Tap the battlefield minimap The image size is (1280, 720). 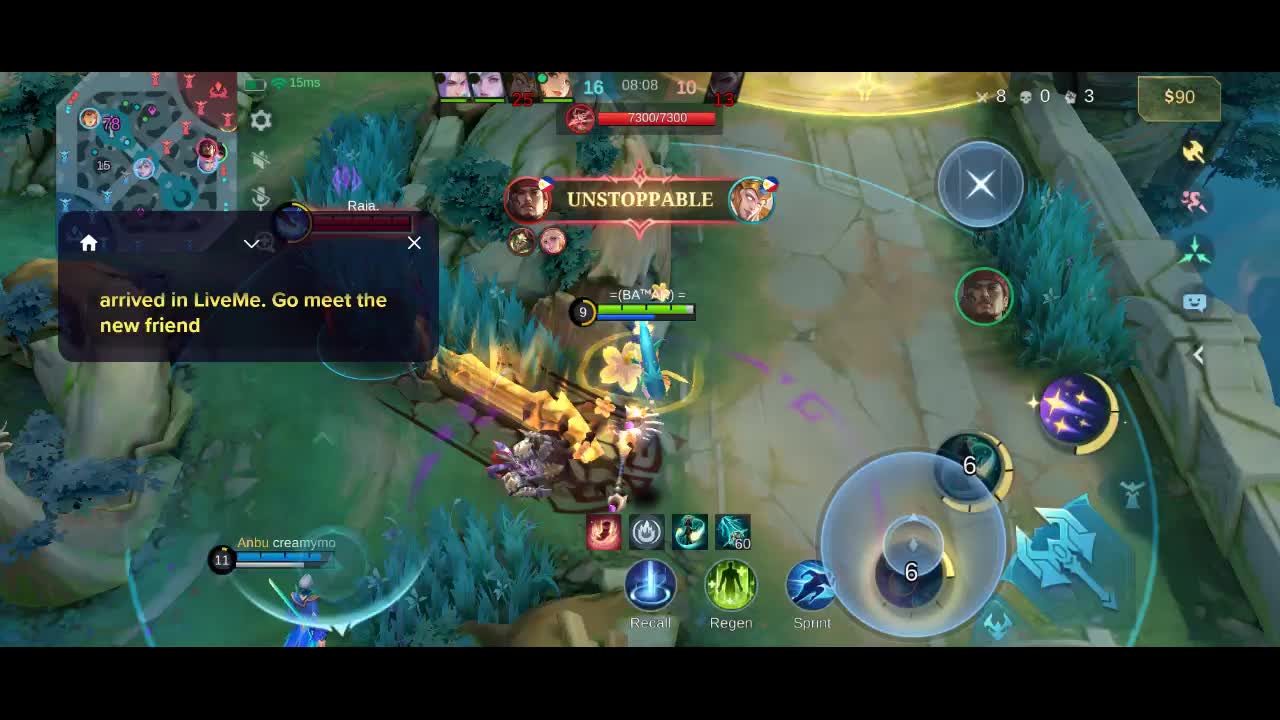point(146,140)
